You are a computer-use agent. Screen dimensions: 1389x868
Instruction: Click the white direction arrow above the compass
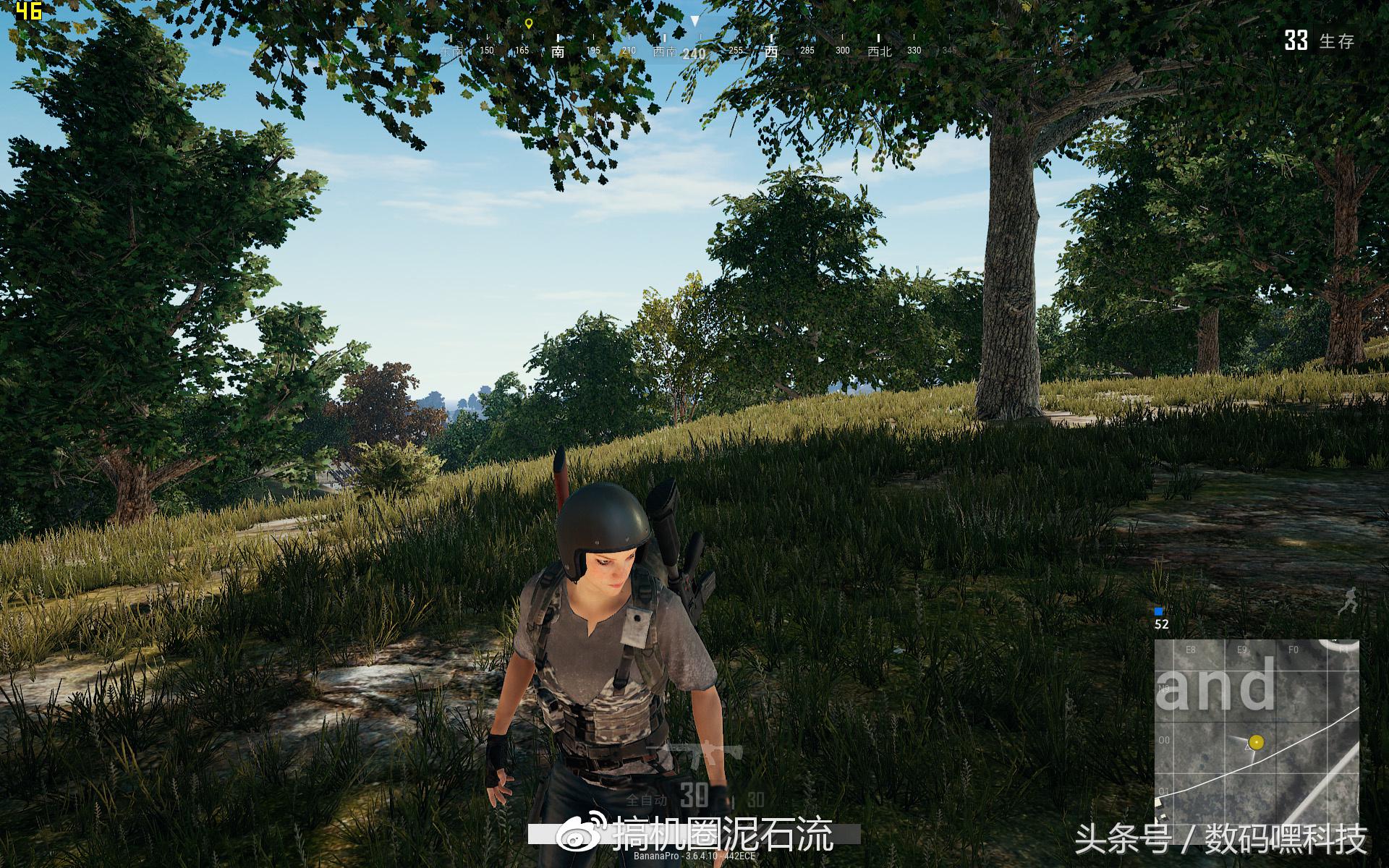click(x=696, y=22)
